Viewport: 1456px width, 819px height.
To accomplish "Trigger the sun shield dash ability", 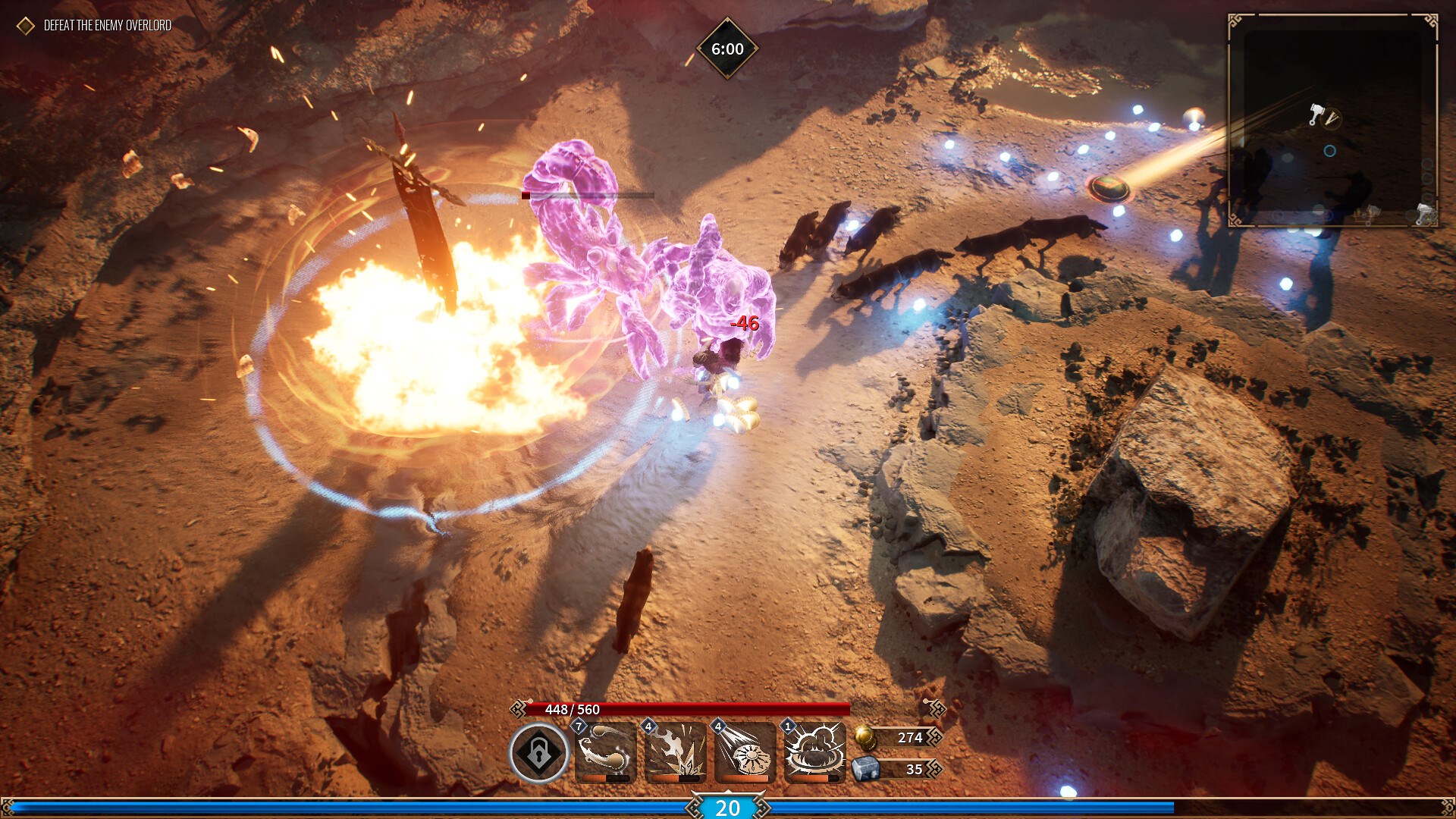I will tap(745, 752).
